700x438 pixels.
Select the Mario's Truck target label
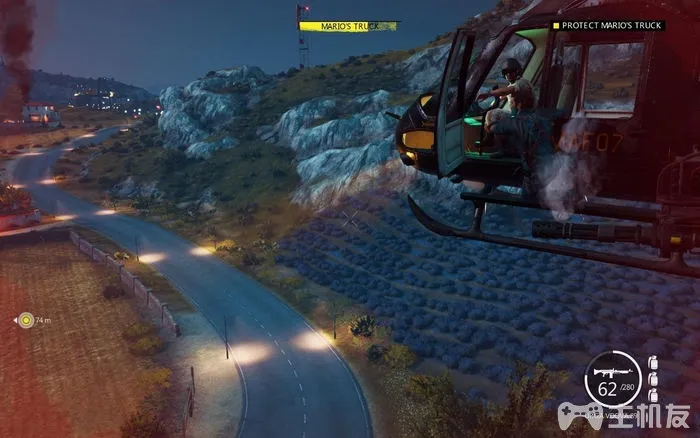(347, 26)
